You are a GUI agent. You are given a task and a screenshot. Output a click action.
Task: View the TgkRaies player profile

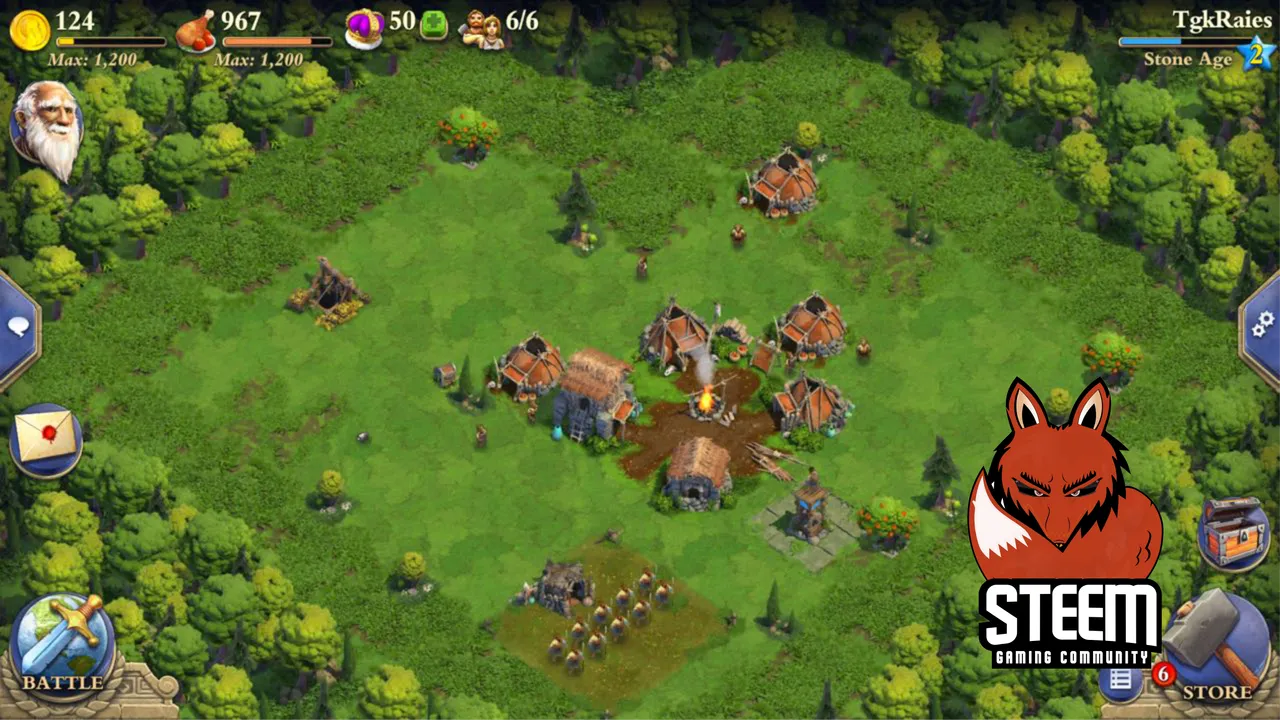[1222, 20]
